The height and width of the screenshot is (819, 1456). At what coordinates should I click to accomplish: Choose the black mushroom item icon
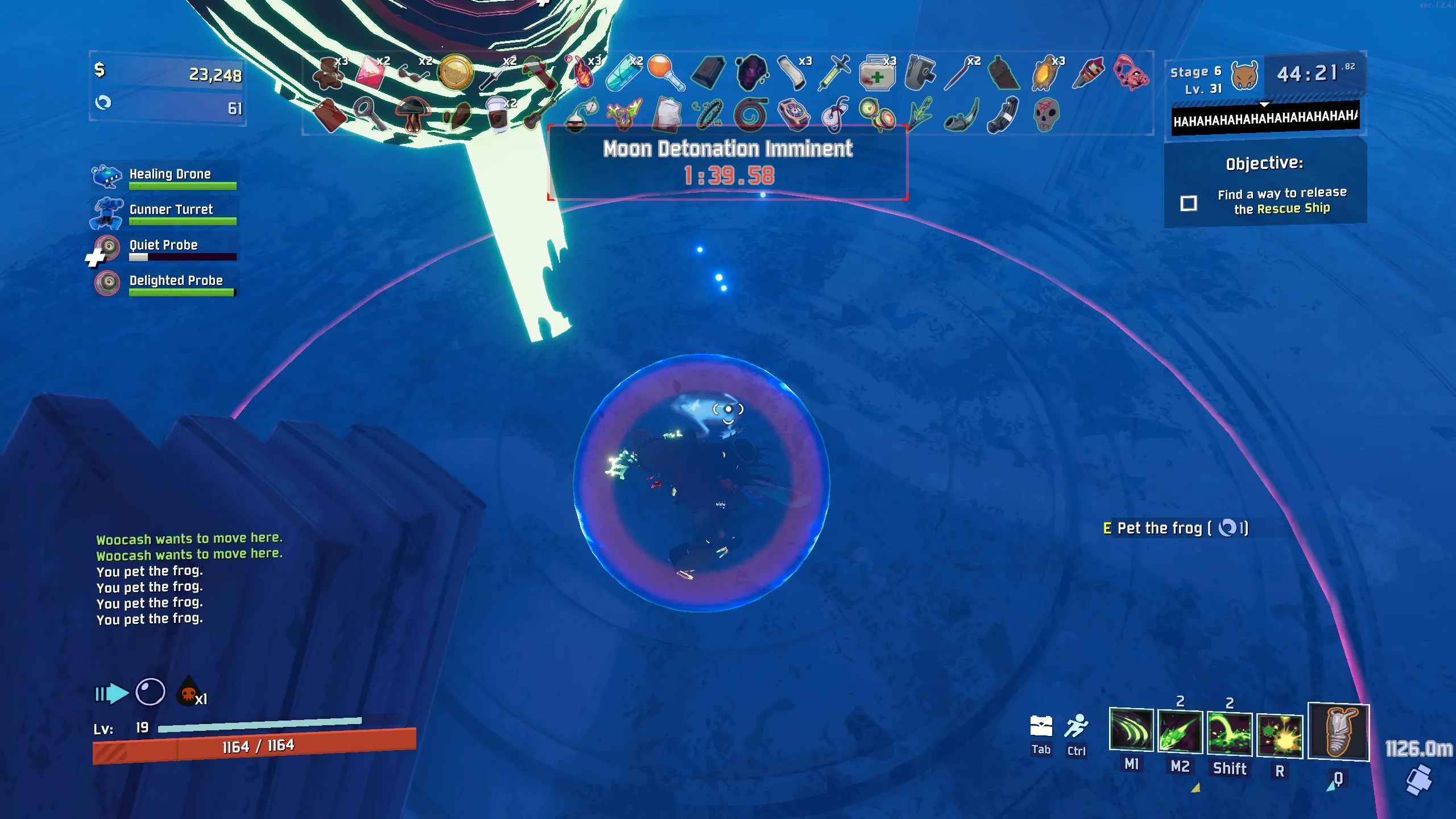tap(413, 114)
